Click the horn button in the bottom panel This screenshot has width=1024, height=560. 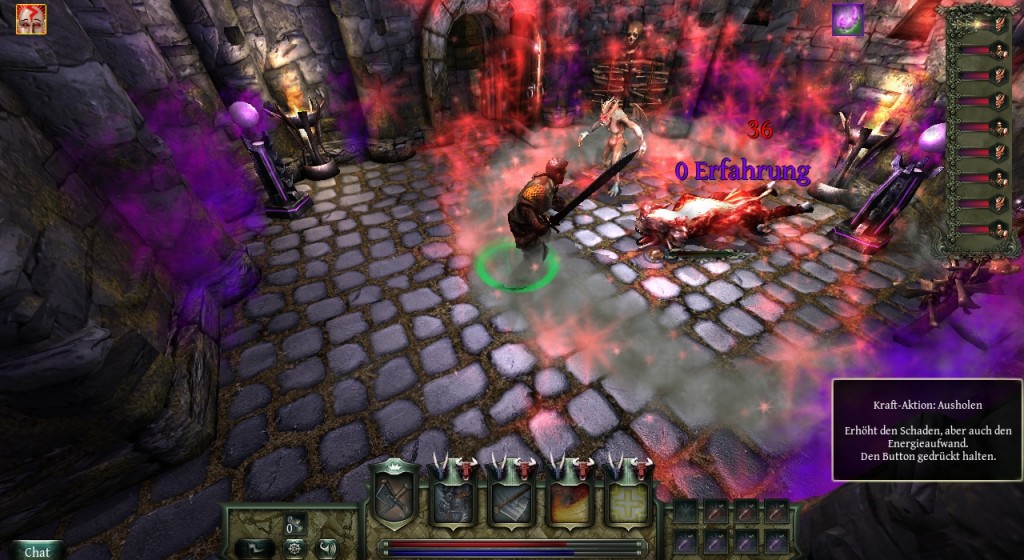(x=326, y=548)
